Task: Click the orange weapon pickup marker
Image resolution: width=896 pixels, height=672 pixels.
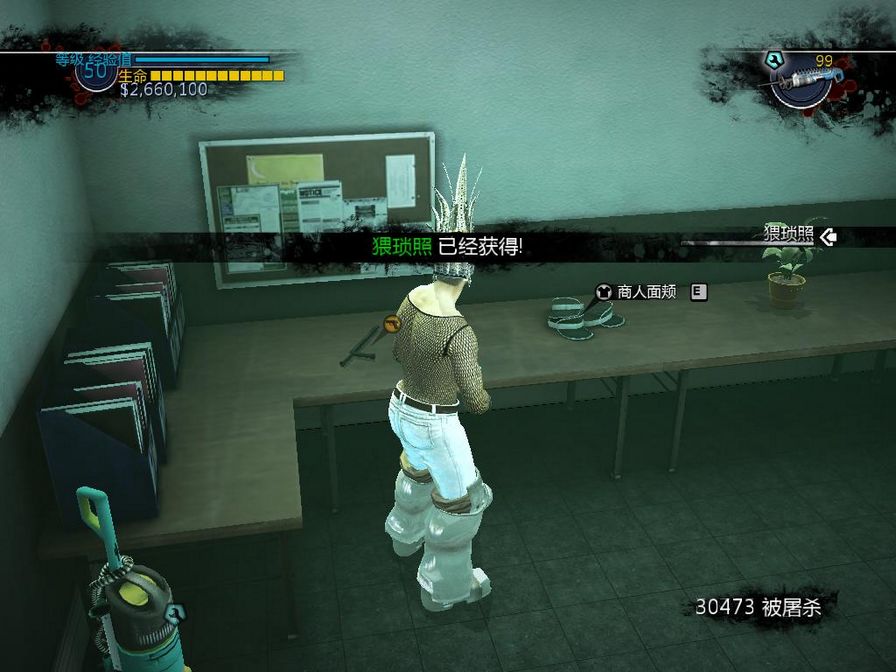Action: (x=392, y=324)
